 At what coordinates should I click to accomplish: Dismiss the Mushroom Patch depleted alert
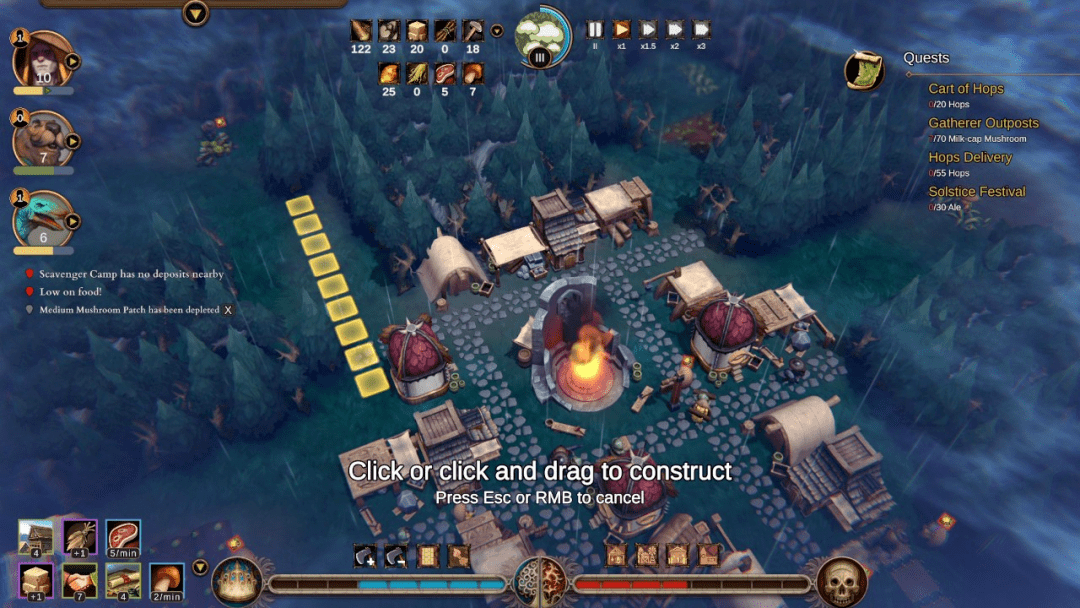(228, 310)
